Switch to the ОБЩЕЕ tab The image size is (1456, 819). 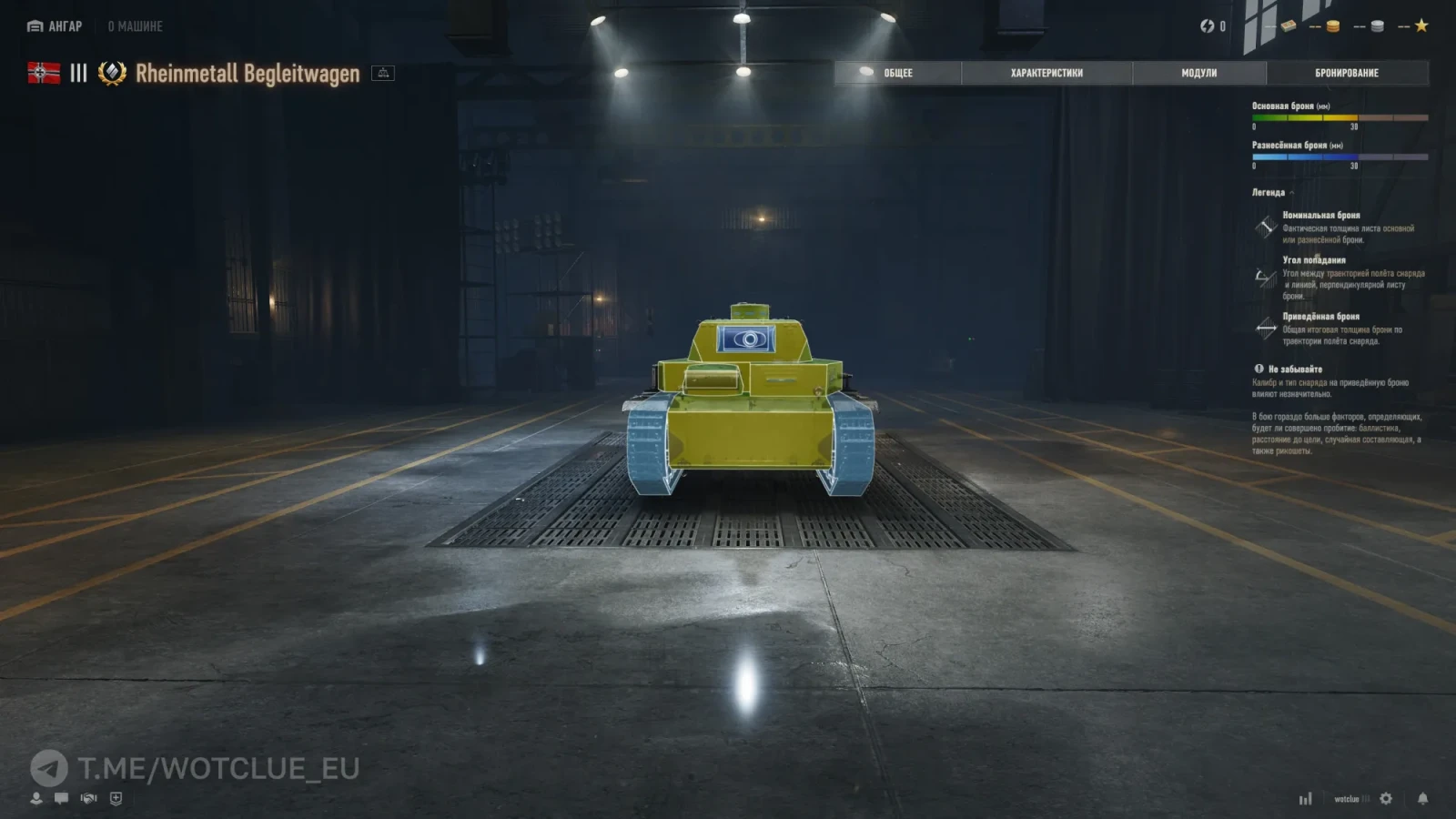897,73
